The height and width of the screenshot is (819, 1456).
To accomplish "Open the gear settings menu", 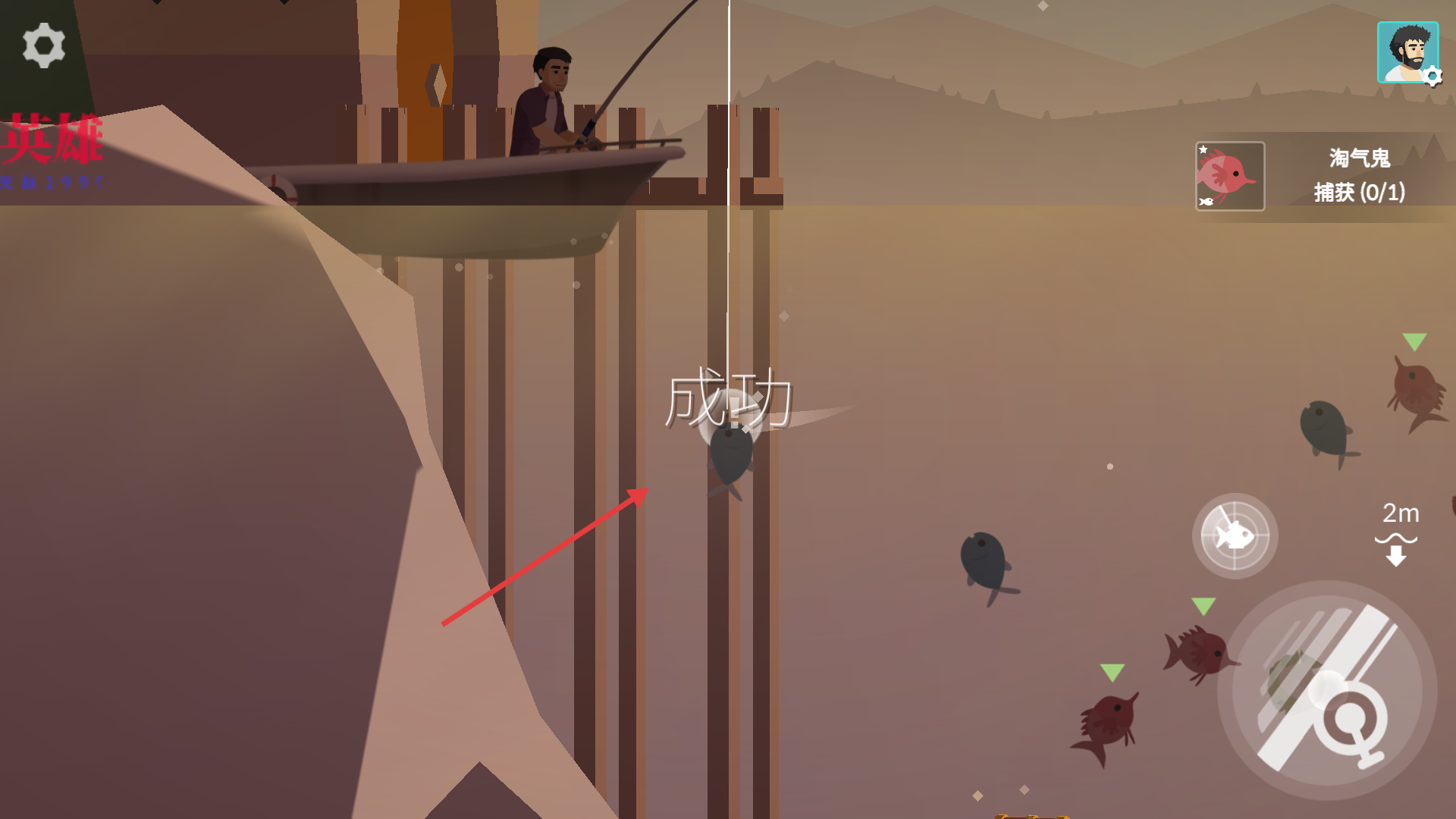I will tap(44, 45).
